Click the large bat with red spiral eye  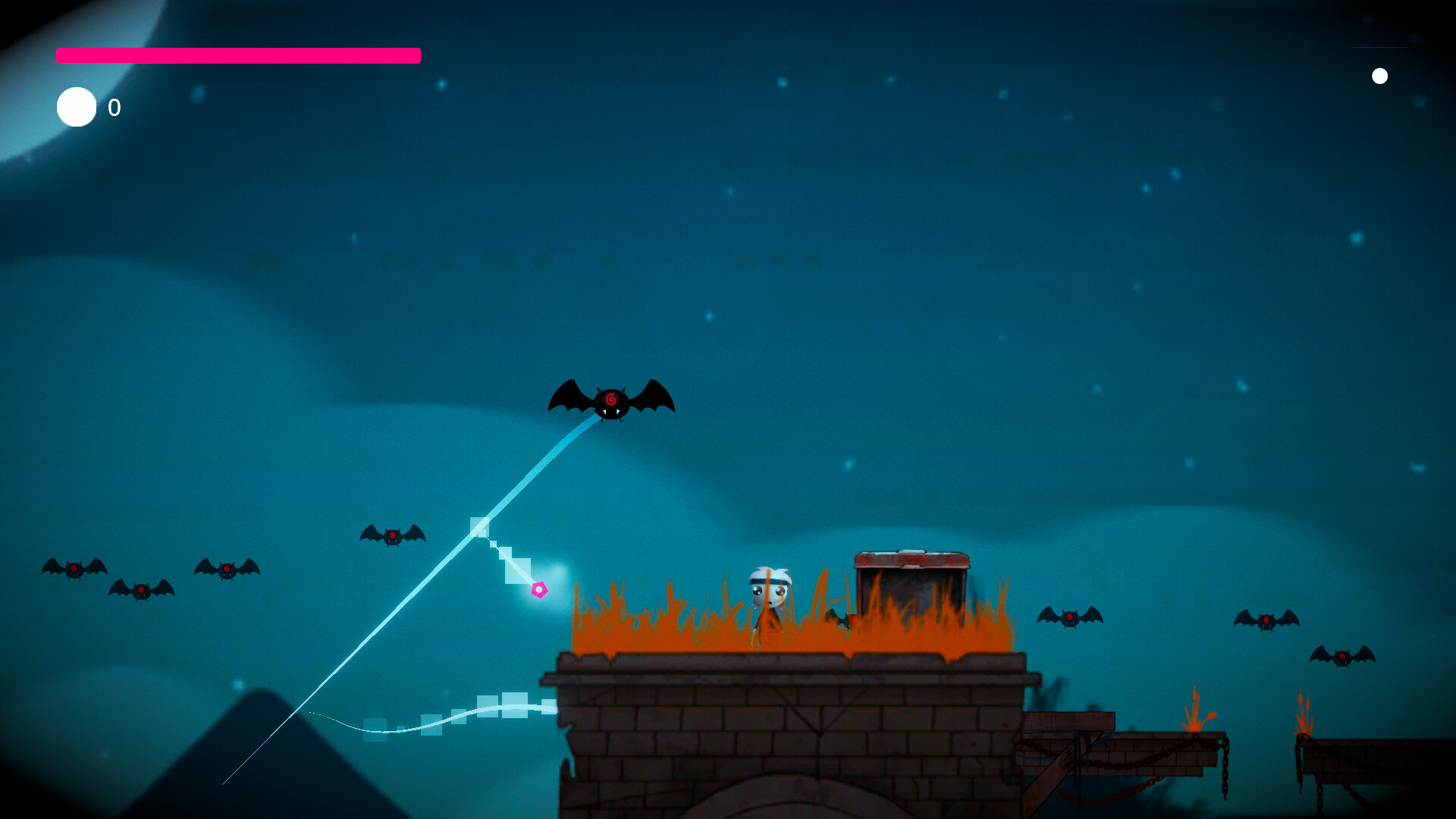(611, 398)
